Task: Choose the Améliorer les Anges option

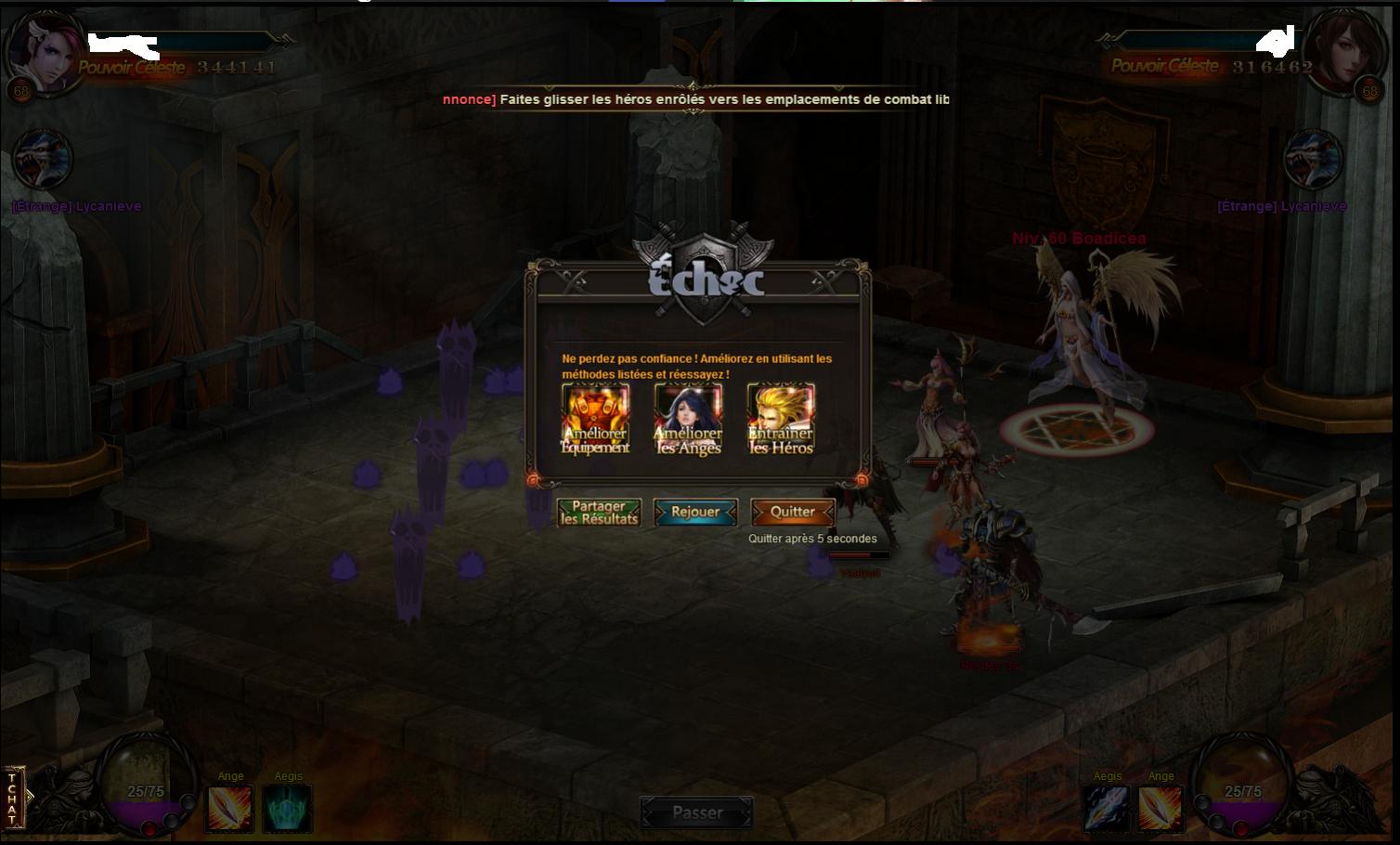Action: click(x=688, y=420)
